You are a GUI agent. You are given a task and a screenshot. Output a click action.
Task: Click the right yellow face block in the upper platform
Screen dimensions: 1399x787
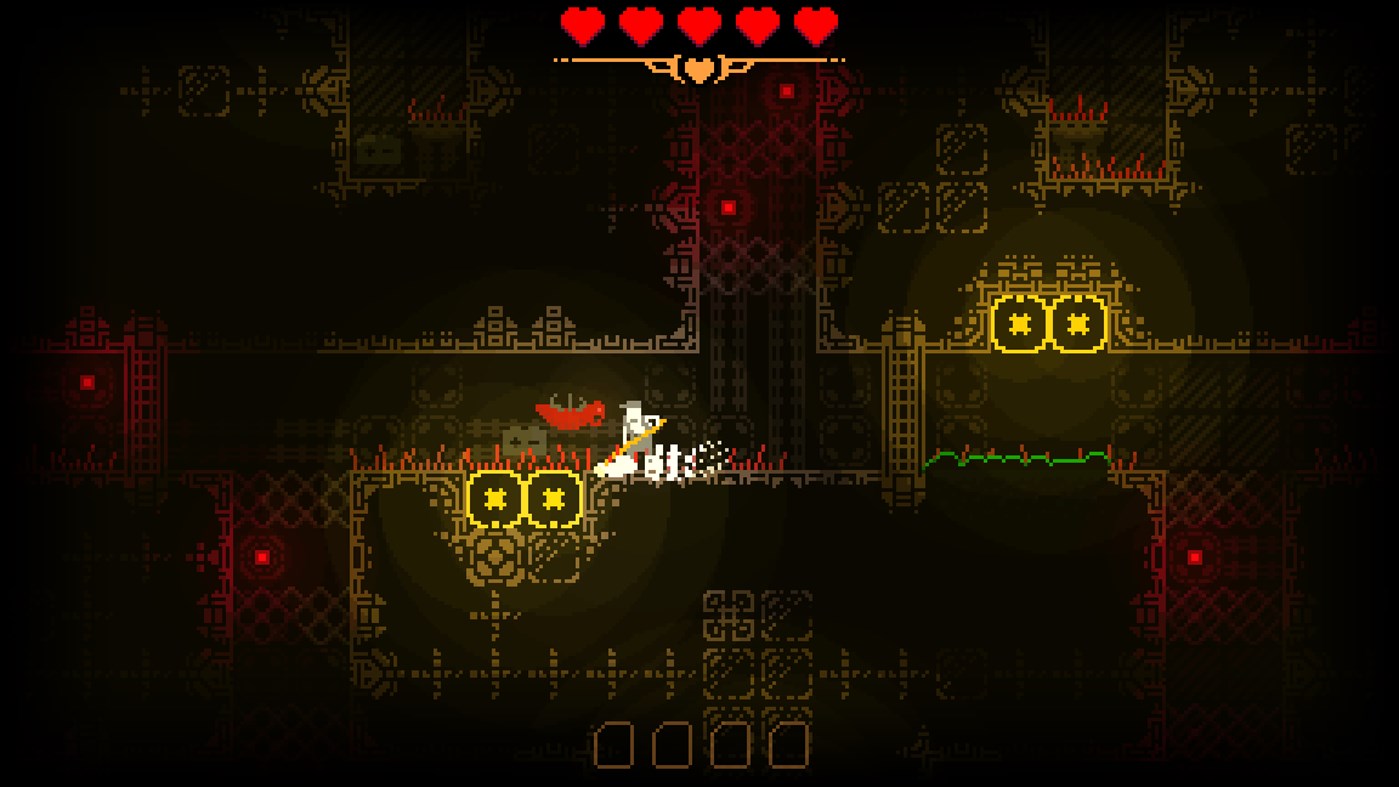click(x=1076, y=322)
